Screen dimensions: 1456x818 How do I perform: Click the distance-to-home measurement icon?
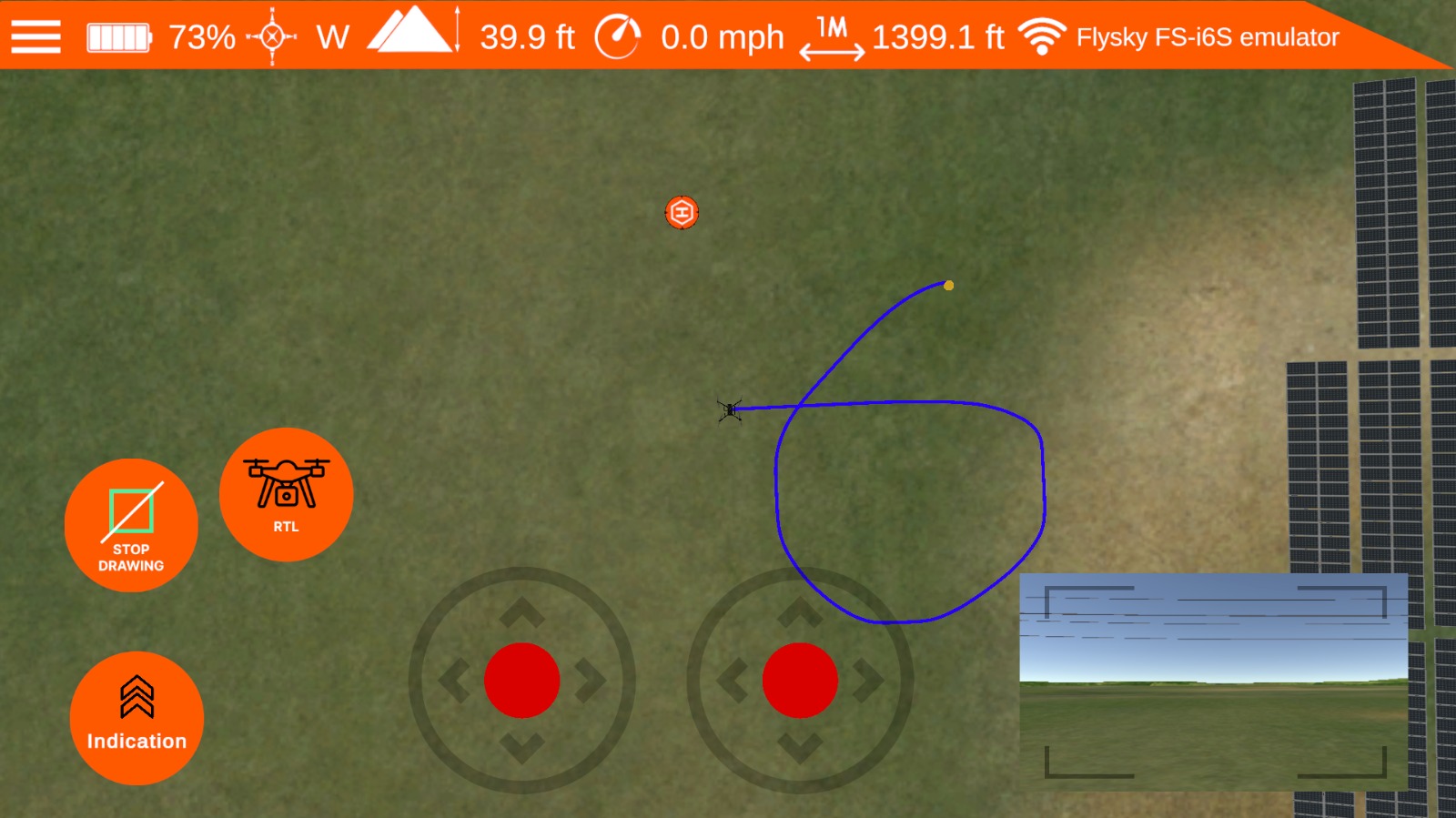(831, 38)
